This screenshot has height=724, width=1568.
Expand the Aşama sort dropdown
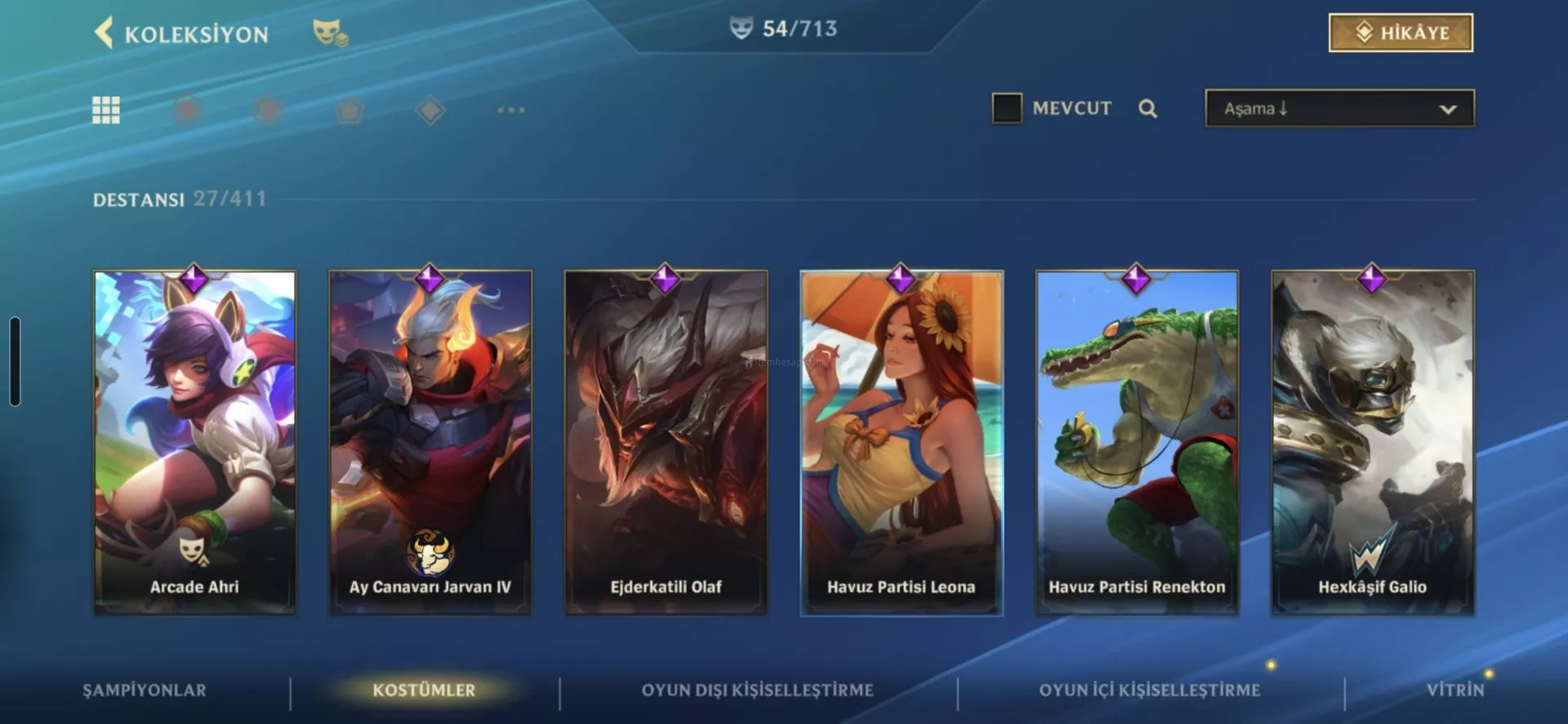(x=1339, y=109)
